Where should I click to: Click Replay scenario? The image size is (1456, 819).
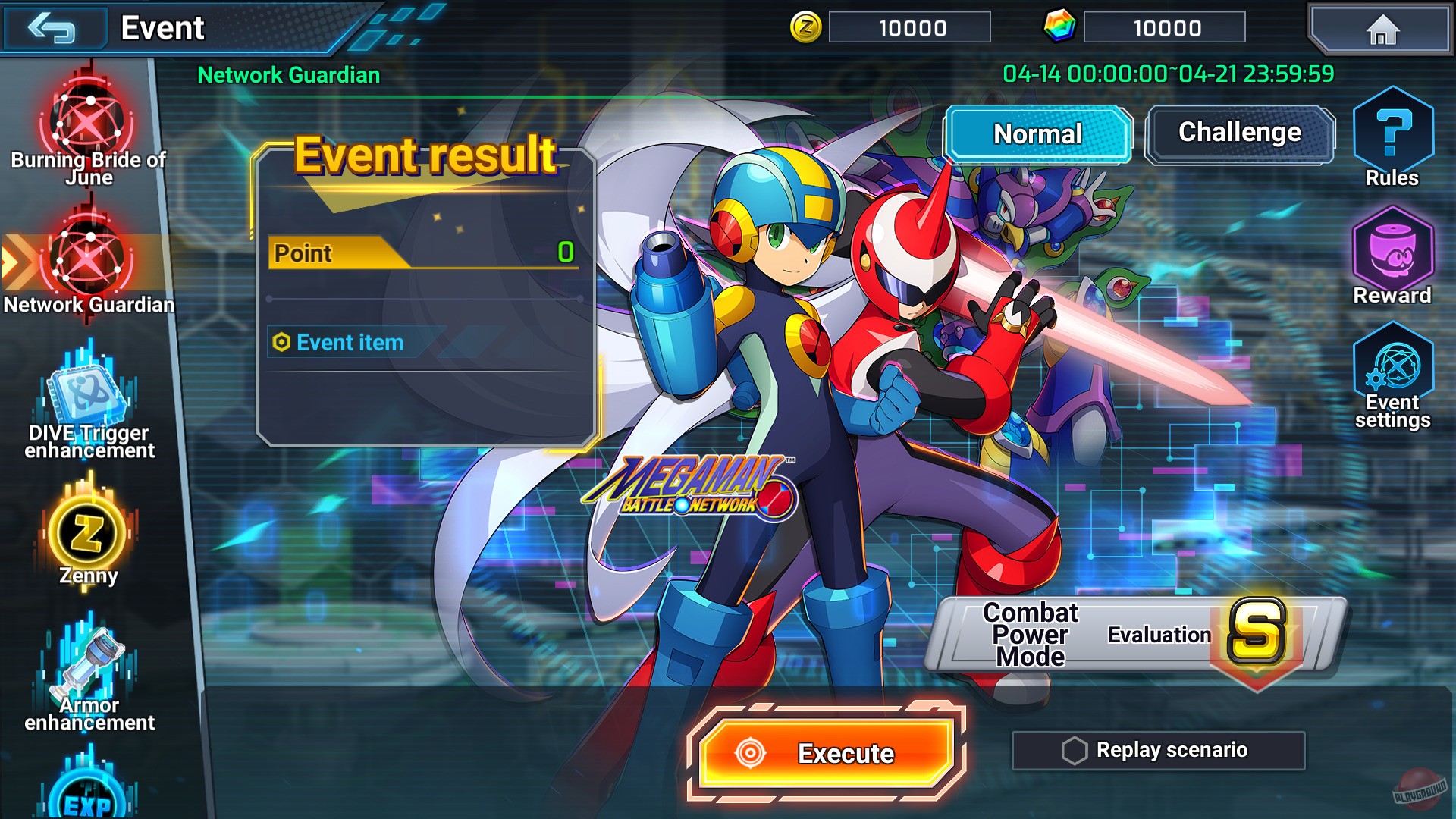pos(1159,749)
